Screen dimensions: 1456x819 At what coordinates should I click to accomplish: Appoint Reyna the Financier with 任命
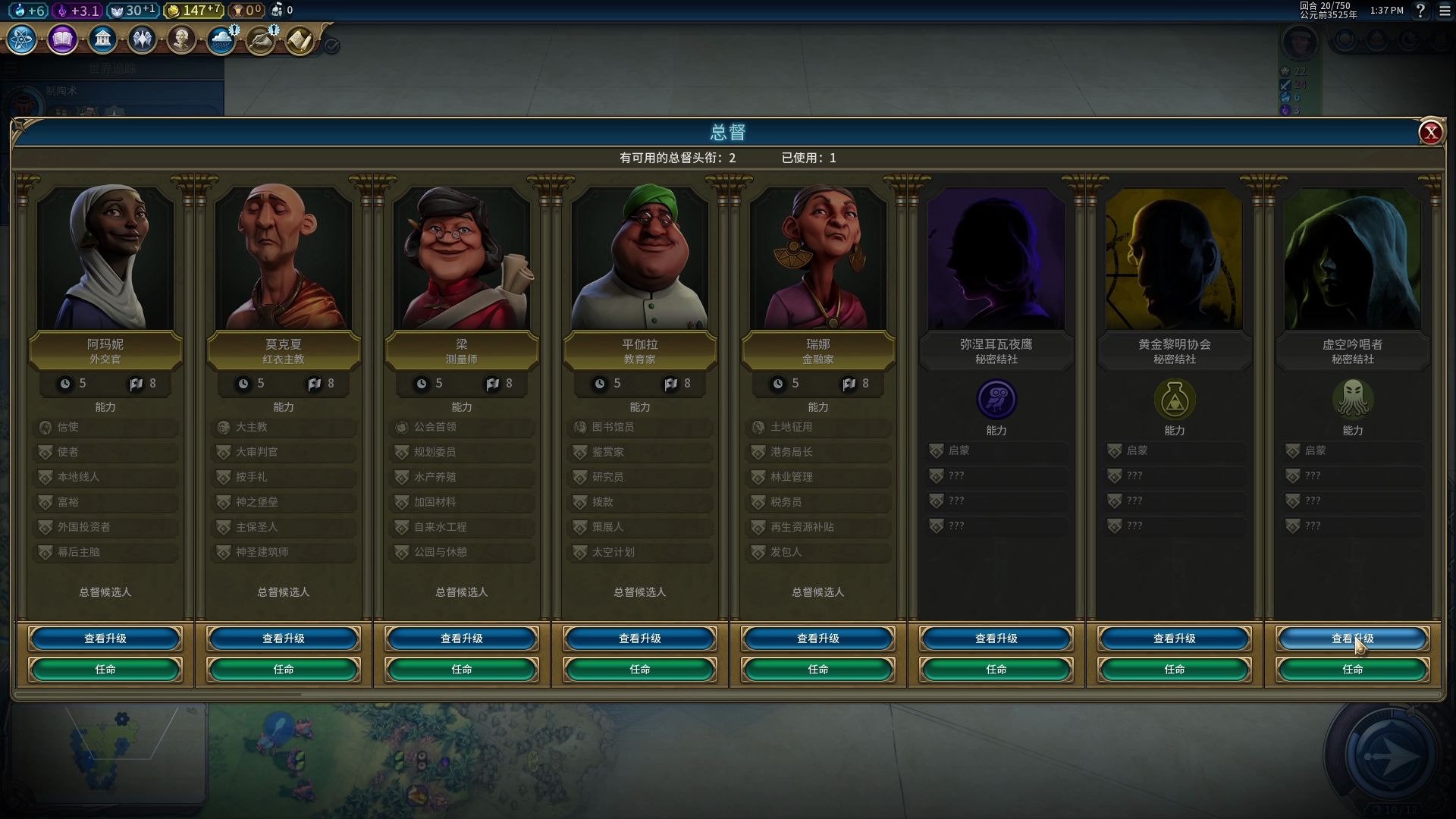click(x=818, y=670)
